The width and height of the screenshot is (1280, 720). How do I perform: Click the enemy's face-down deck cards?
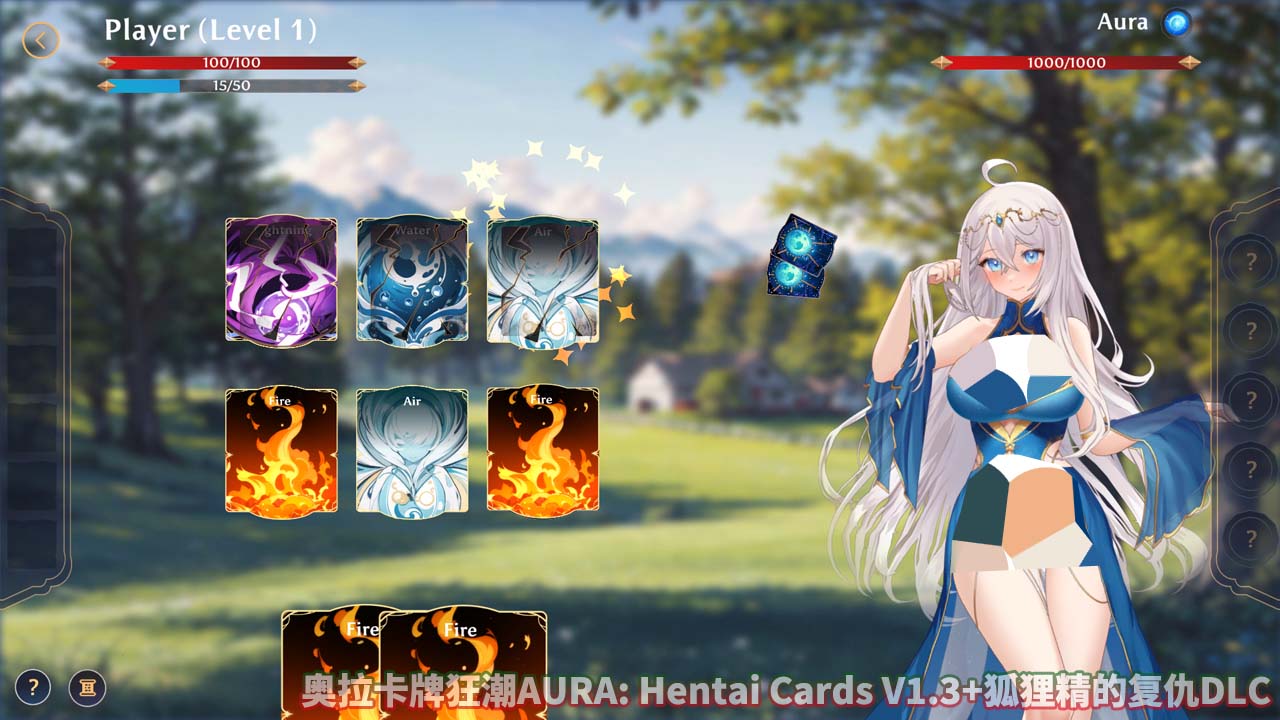coord(795,262)
